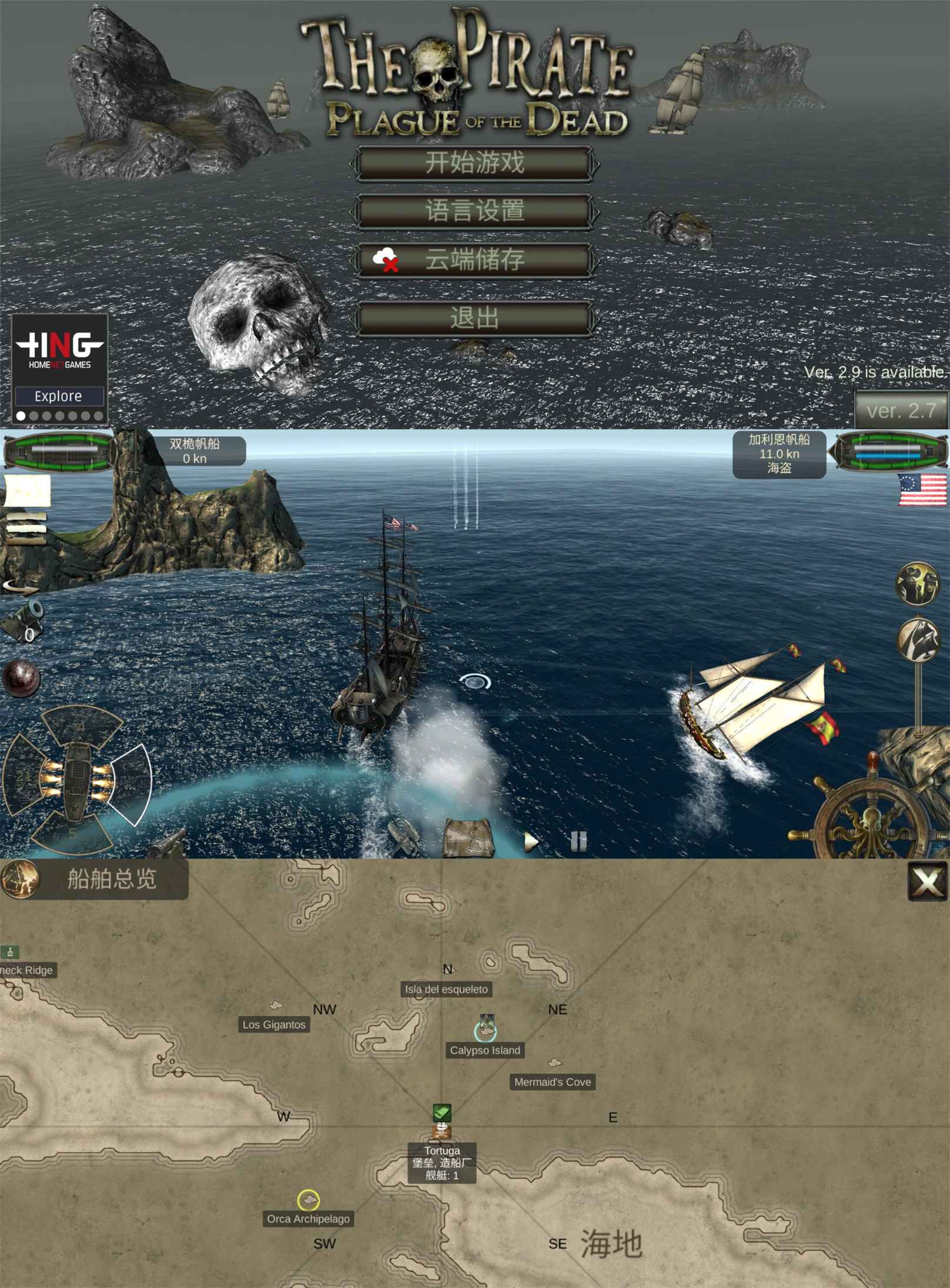
Task: Tap the ver. 2.7 version button
Action: tap(901, 410)
